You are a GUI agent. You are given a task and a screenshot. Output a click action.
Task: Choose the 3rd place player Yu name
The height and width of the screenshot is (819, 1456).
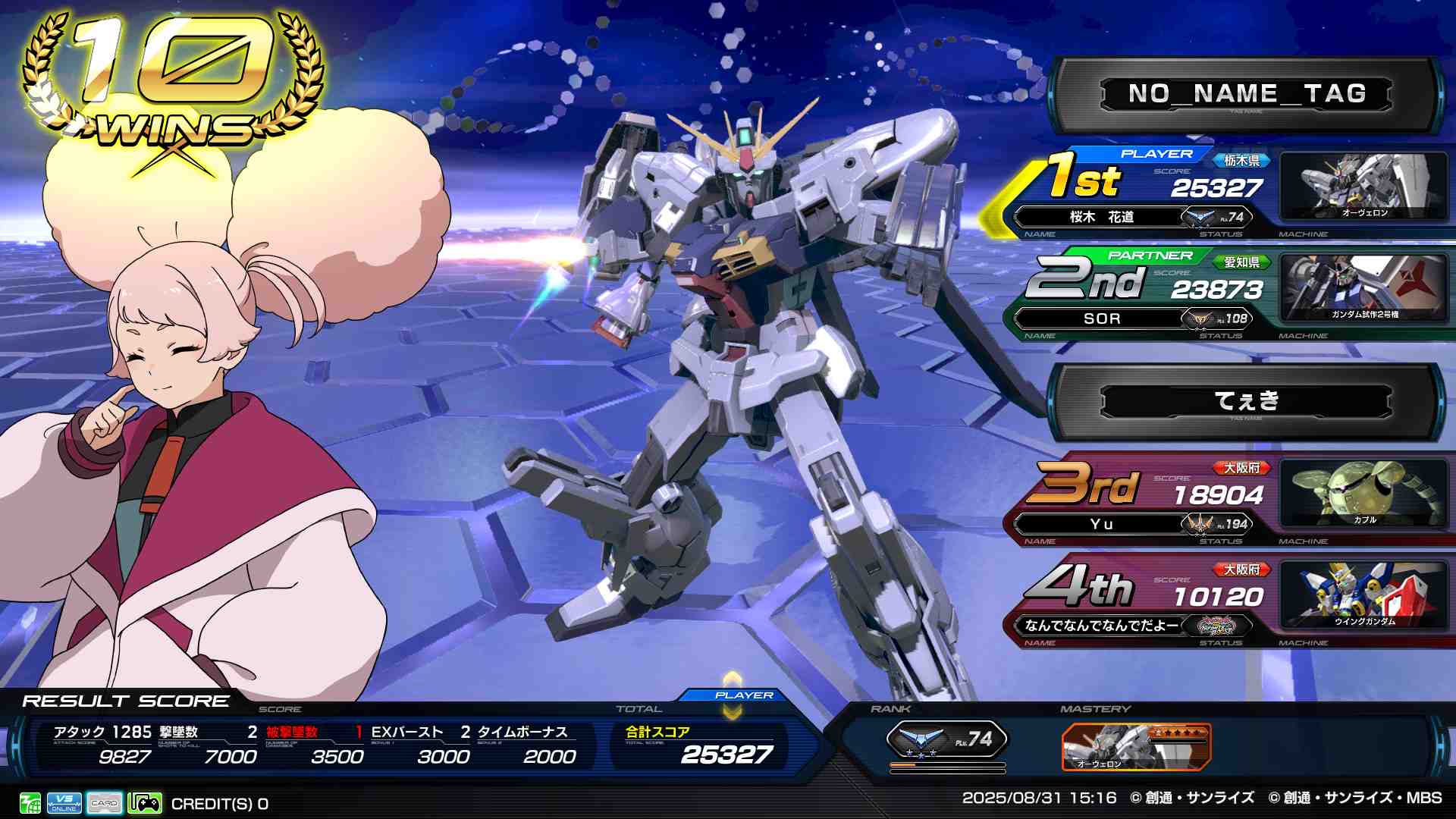coord(1101,524)
